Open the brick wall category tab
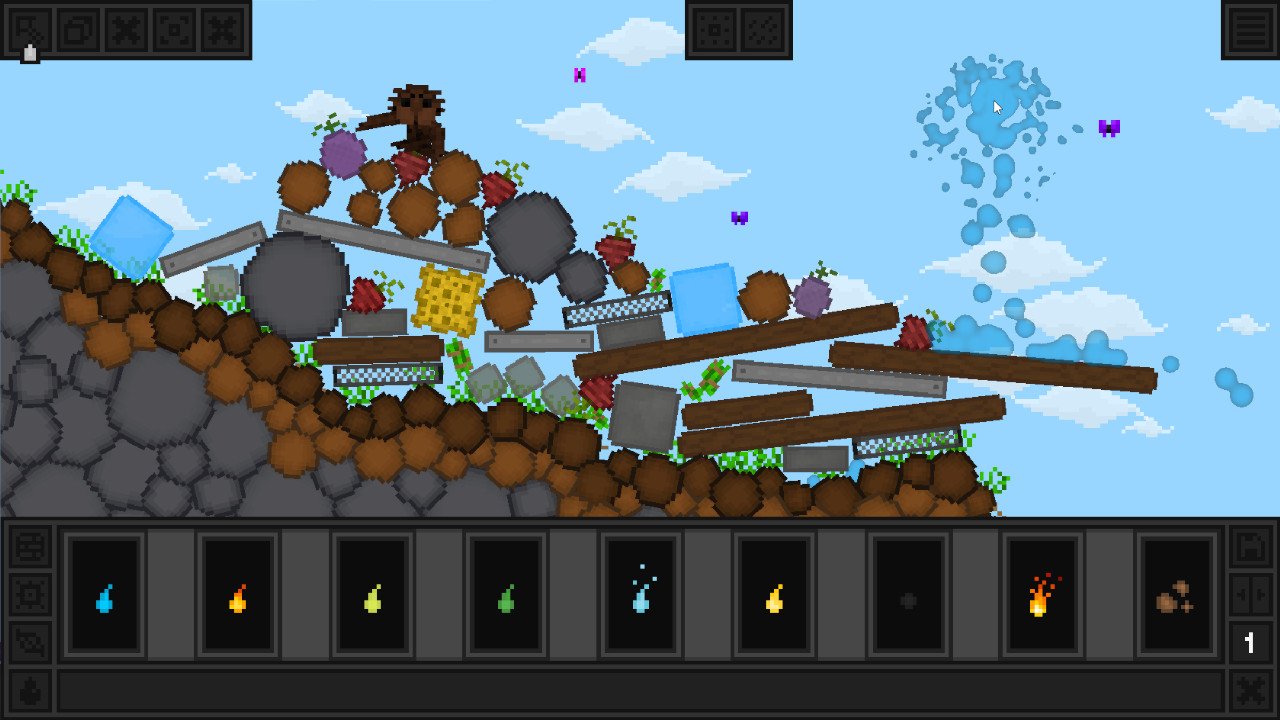 point(30,549)
